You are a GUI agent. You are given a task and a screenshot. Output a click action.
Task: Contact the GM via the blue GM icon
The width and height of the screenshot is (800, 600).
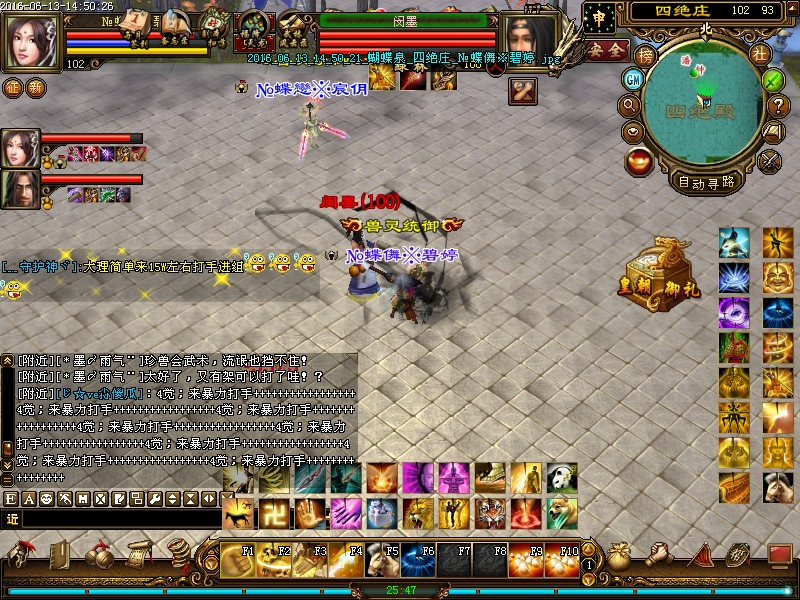click(x=633, y=79)
